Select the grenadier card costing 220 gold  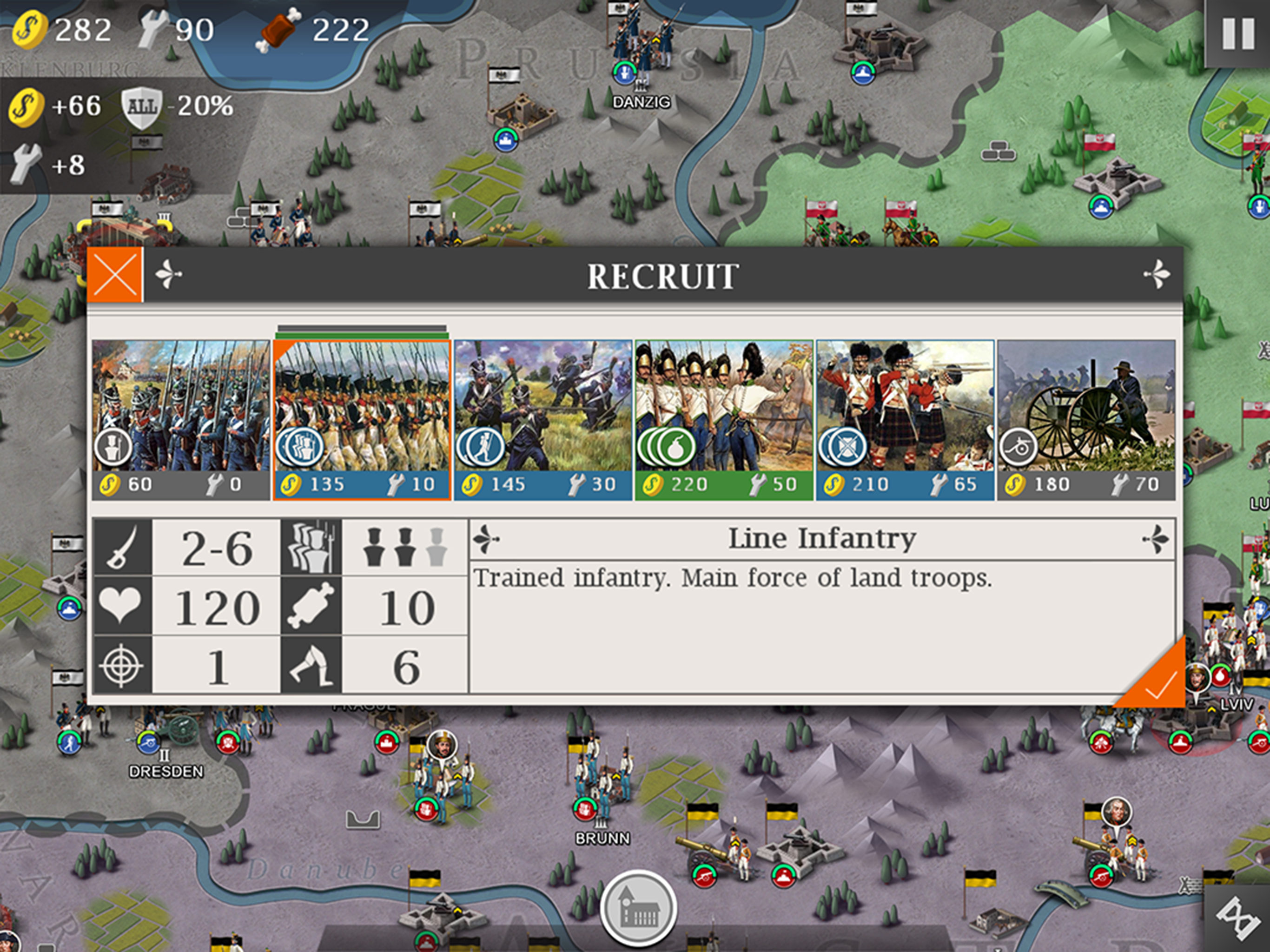(x=723, y=419)
